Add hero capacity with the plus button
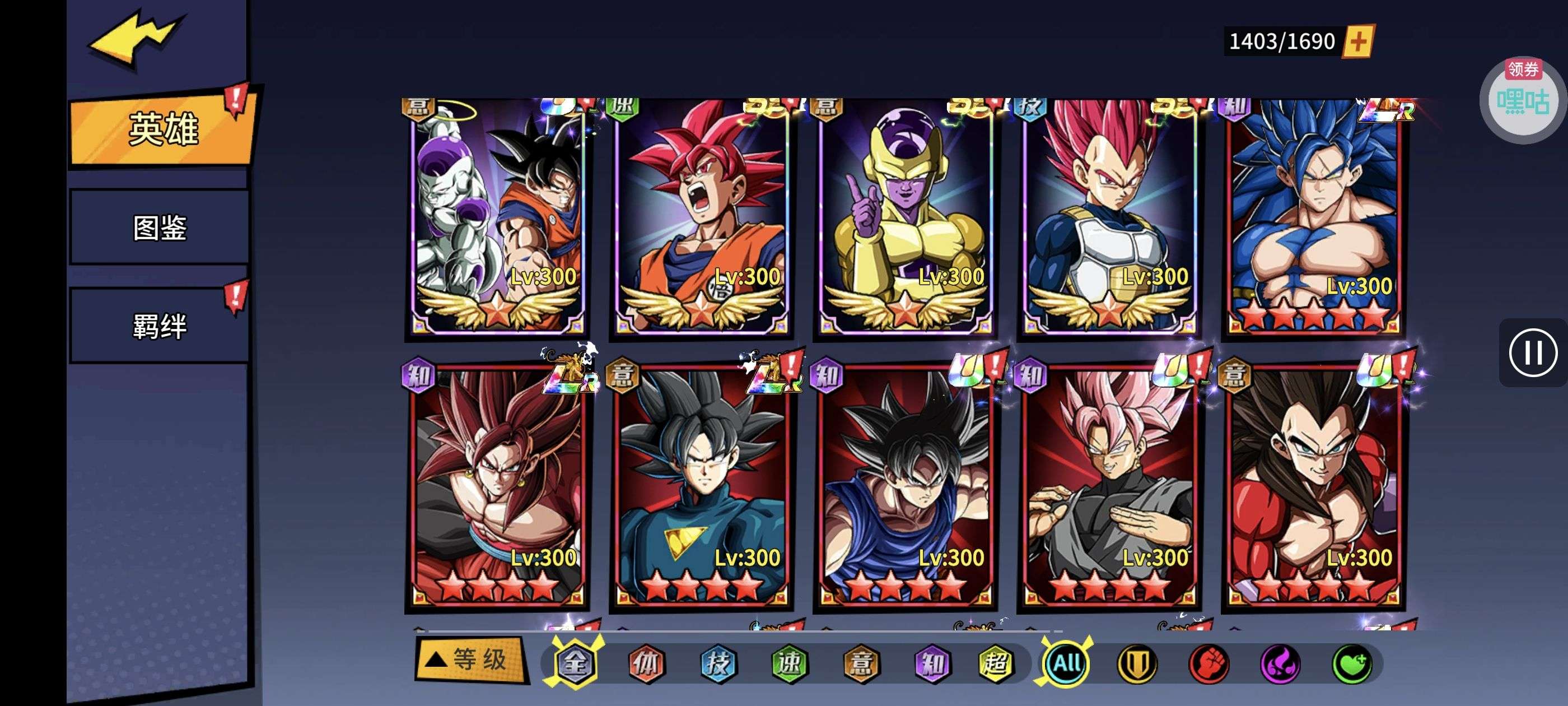1568x706 pixels. tap(1358, 41)
